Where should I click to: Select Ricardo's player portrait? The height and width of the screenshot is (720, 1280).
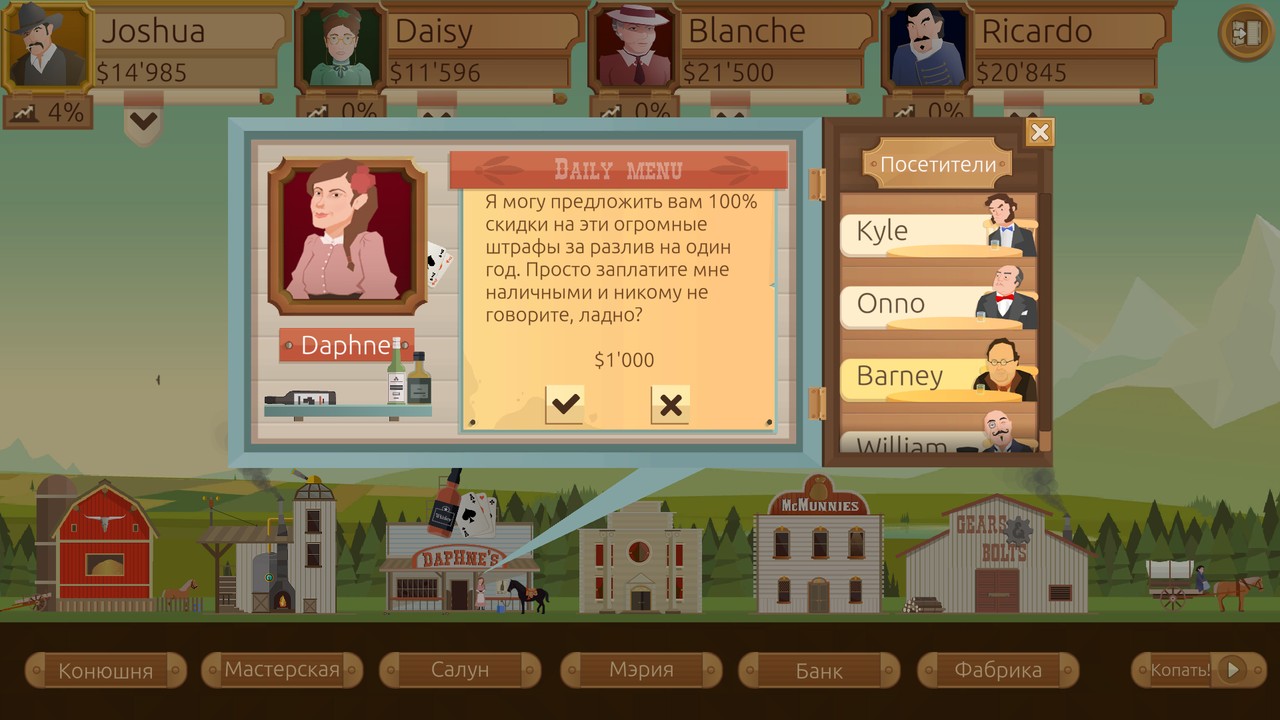point(927,47)
